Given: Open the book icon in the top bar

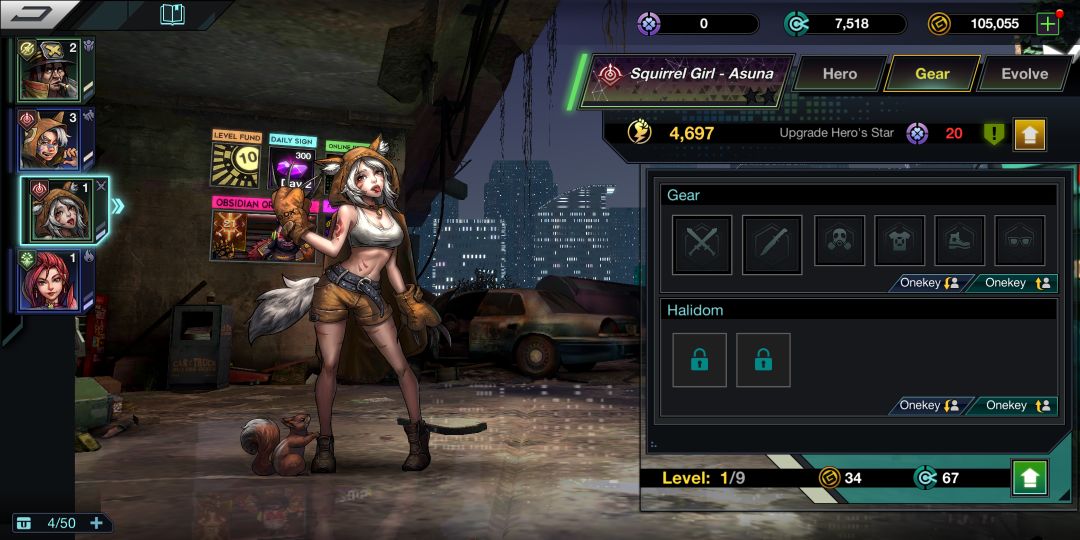Looking at the screenshot, I should (173, 15).
